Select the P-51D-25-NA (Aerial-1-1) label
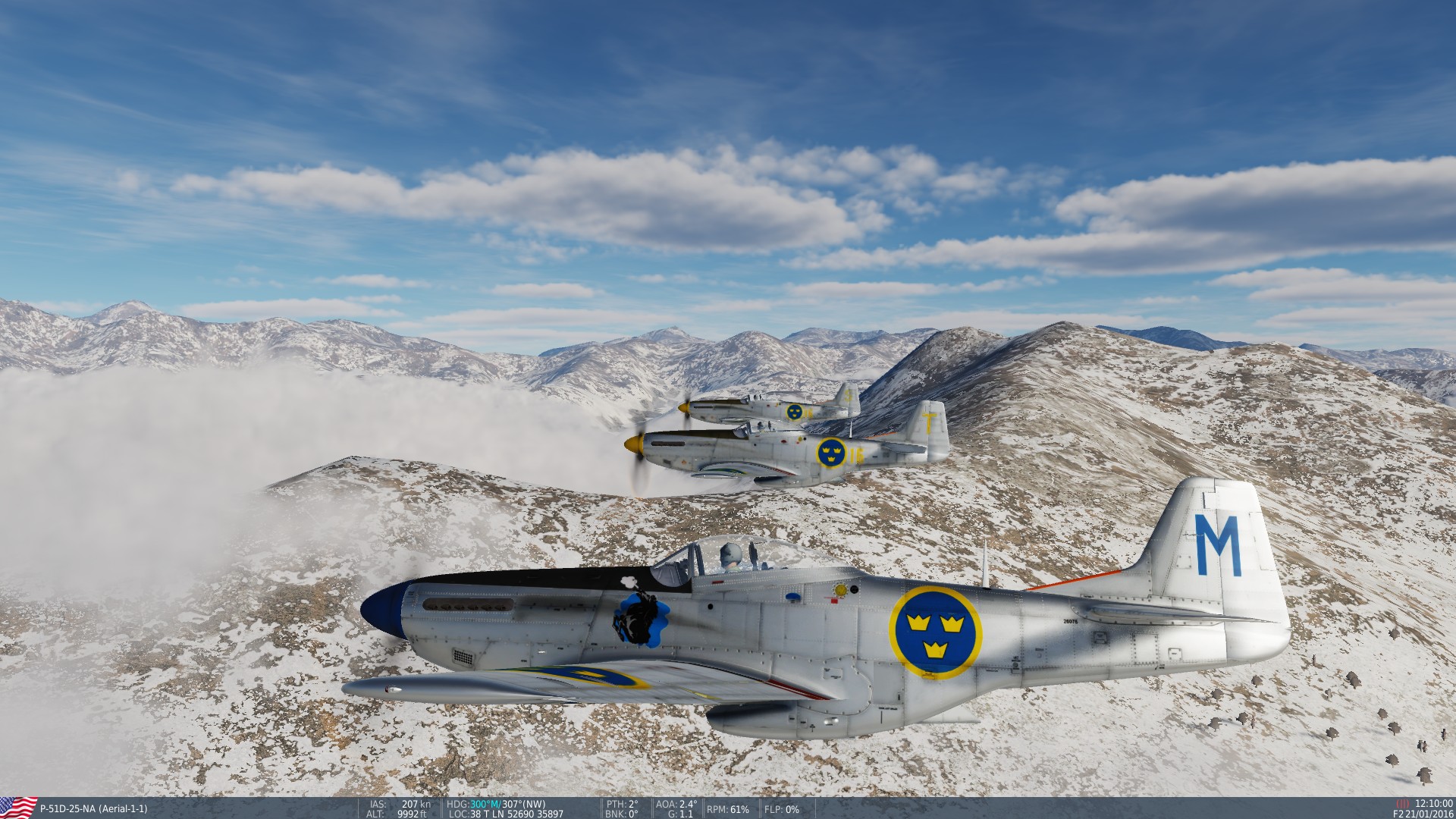The width and height of the screenshot is (1456, 819). tap(95, 808)
